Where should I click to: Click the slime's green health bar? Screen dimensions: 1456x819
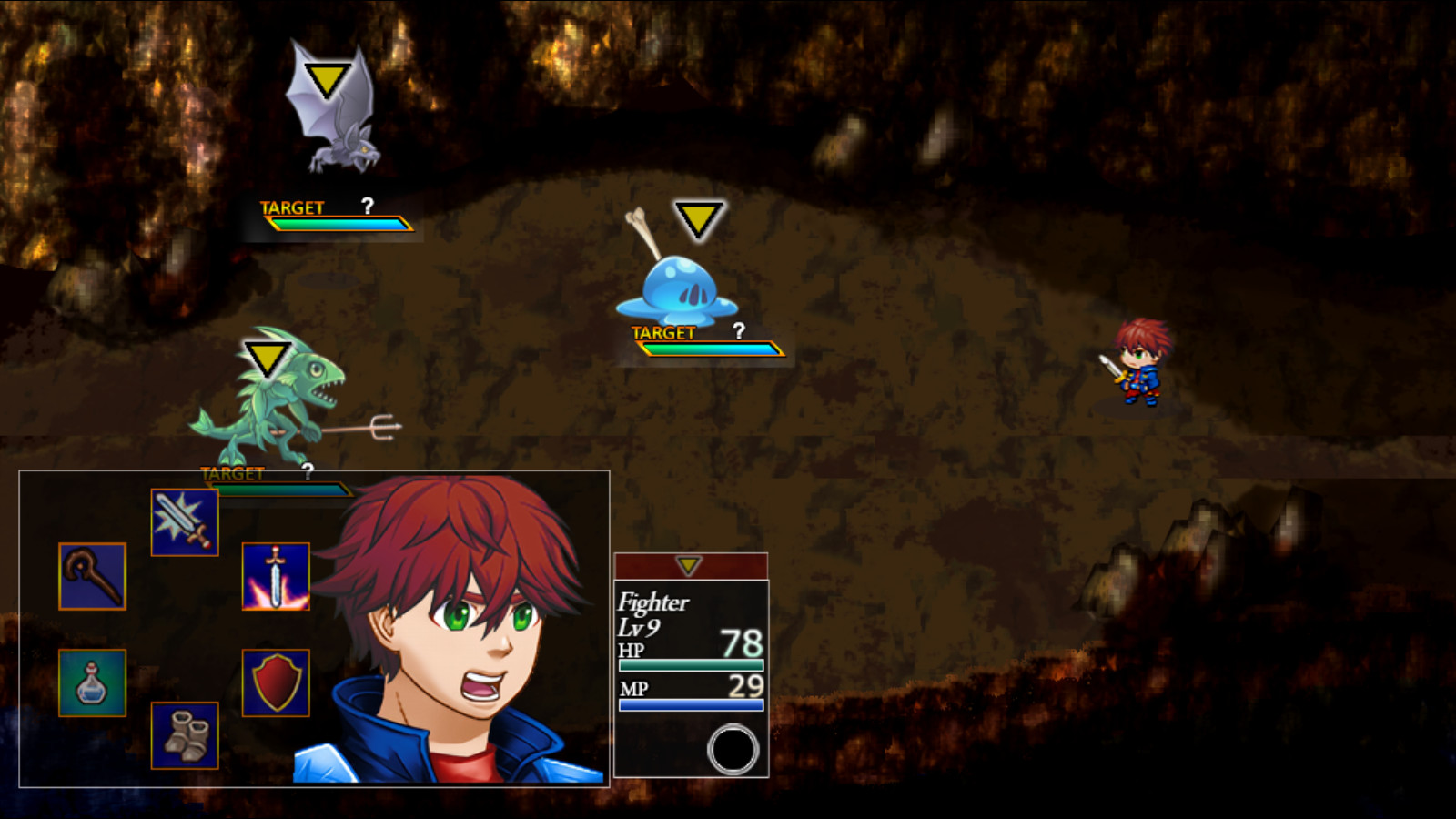click(678, 349)
